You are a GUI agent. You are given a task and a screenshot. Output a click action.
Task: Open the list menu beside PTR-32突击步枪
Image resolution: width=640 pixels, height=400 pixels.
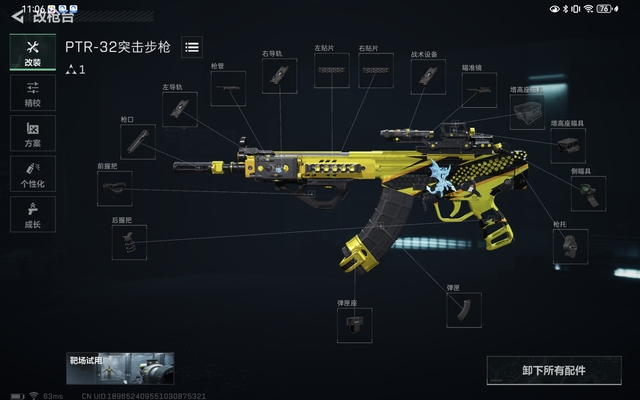[x=192, y=46]
